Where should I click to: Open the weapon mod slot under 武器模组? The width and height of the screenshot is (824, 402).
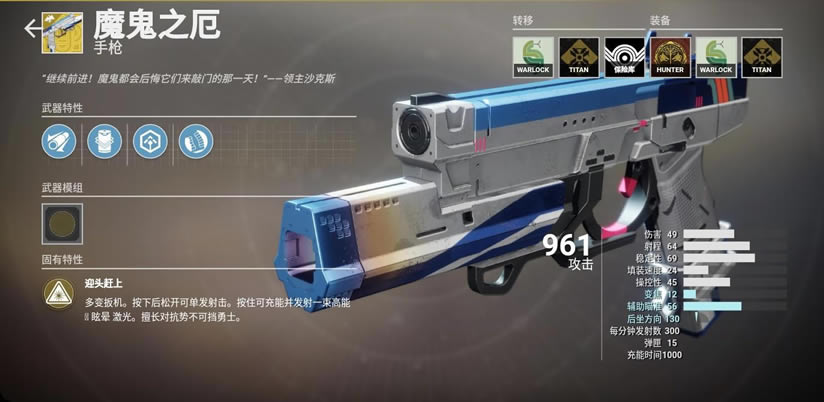click(62, 223)
